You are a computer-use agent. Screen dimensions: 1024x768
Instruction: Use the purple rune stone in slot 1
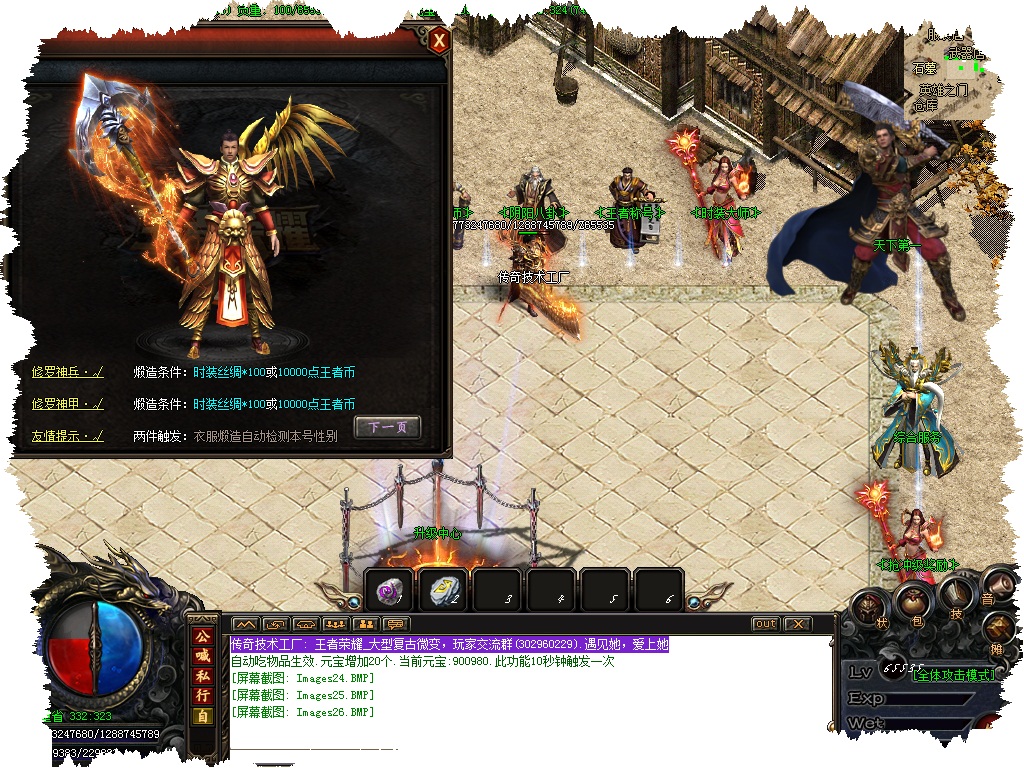388,591
